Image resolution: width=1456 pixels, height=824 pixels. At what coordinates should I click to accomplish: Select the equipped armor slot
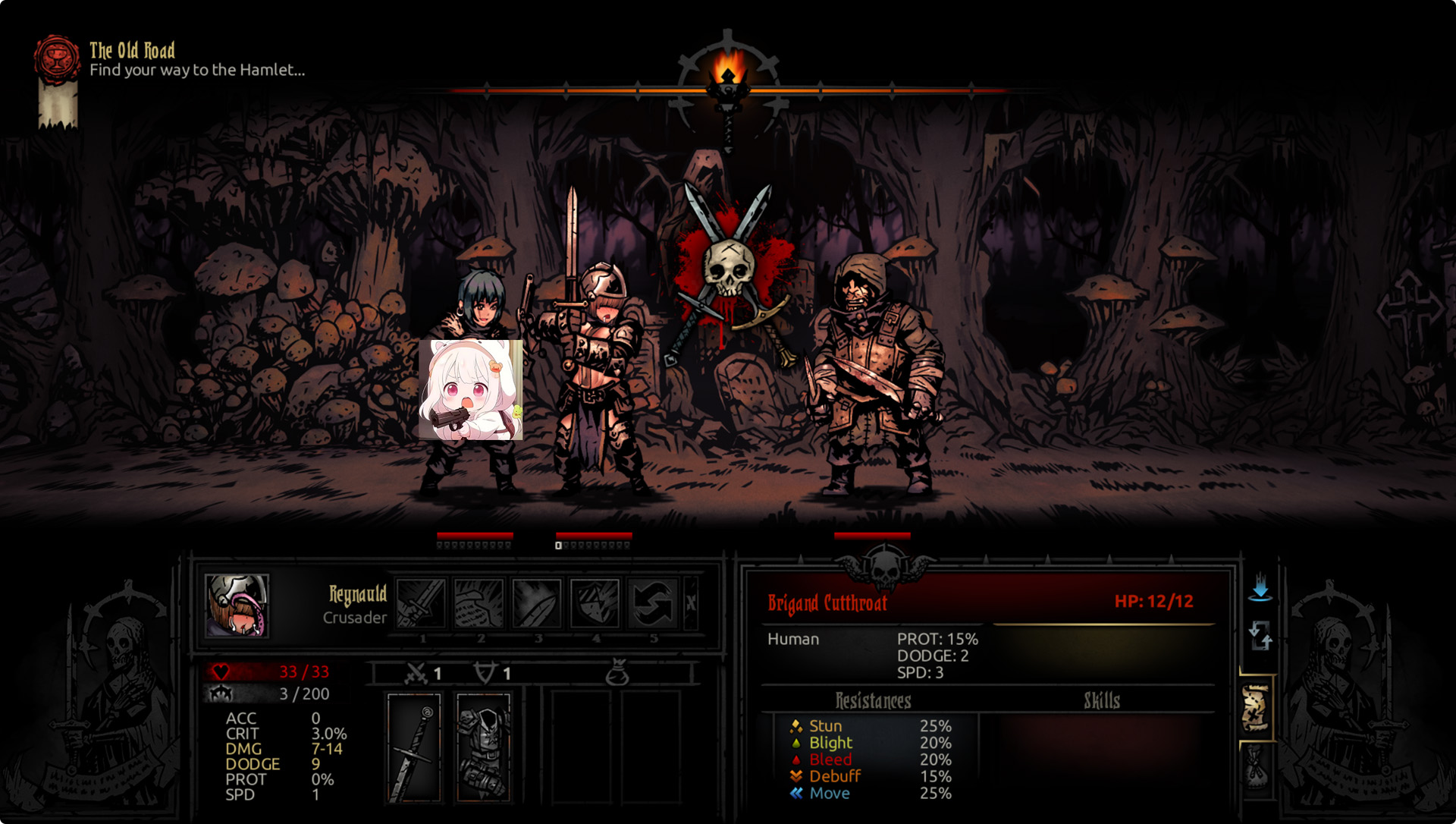(x=483, y=747)
